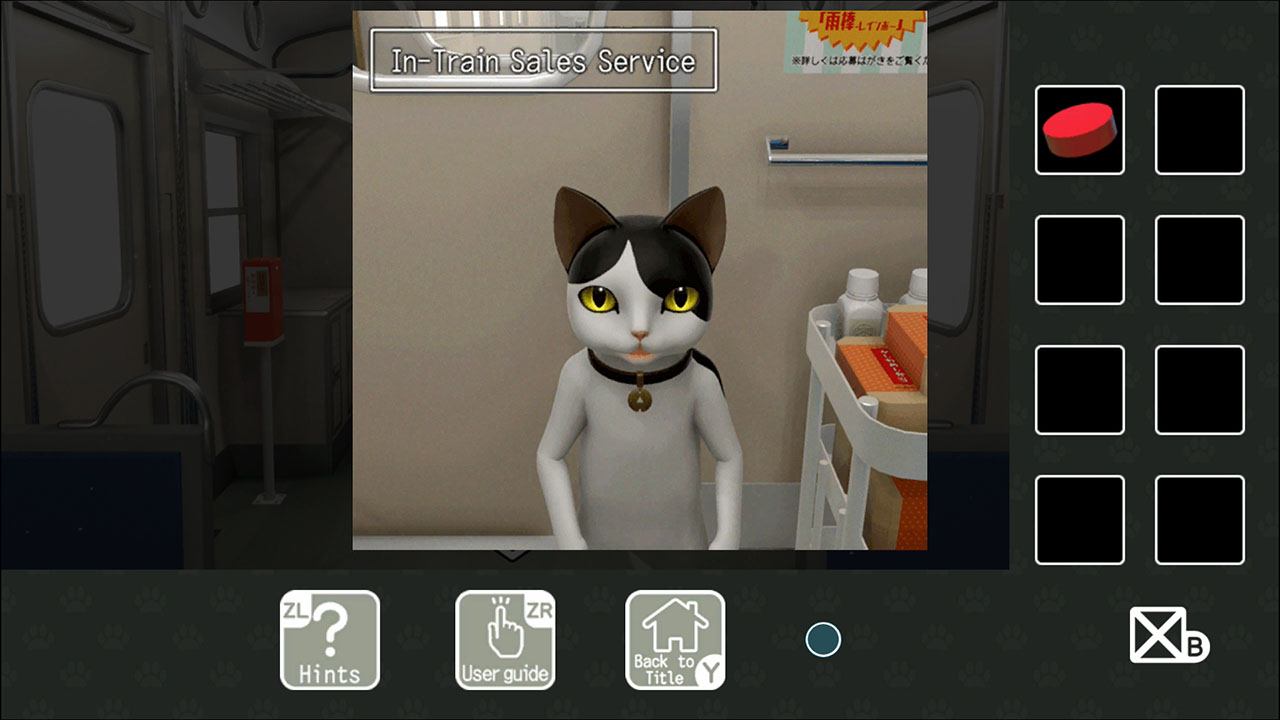Expand the In-Train Sales Service sign
This screenshot has width=1280, height=720.
543,61
